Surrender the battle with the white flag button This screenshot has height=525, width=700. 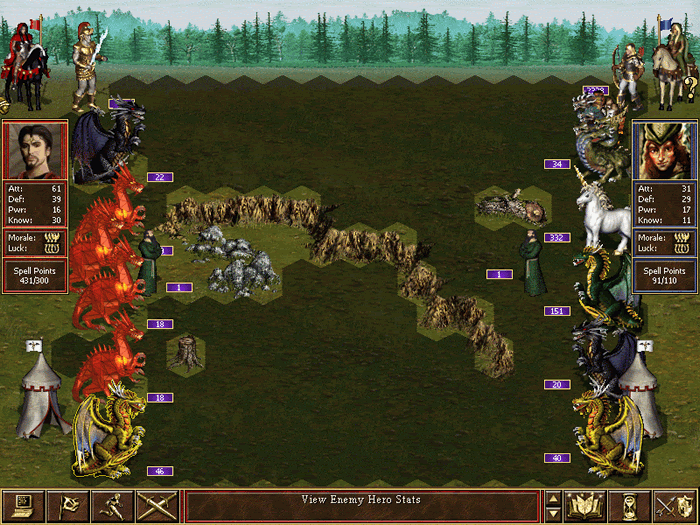(68, 507)
